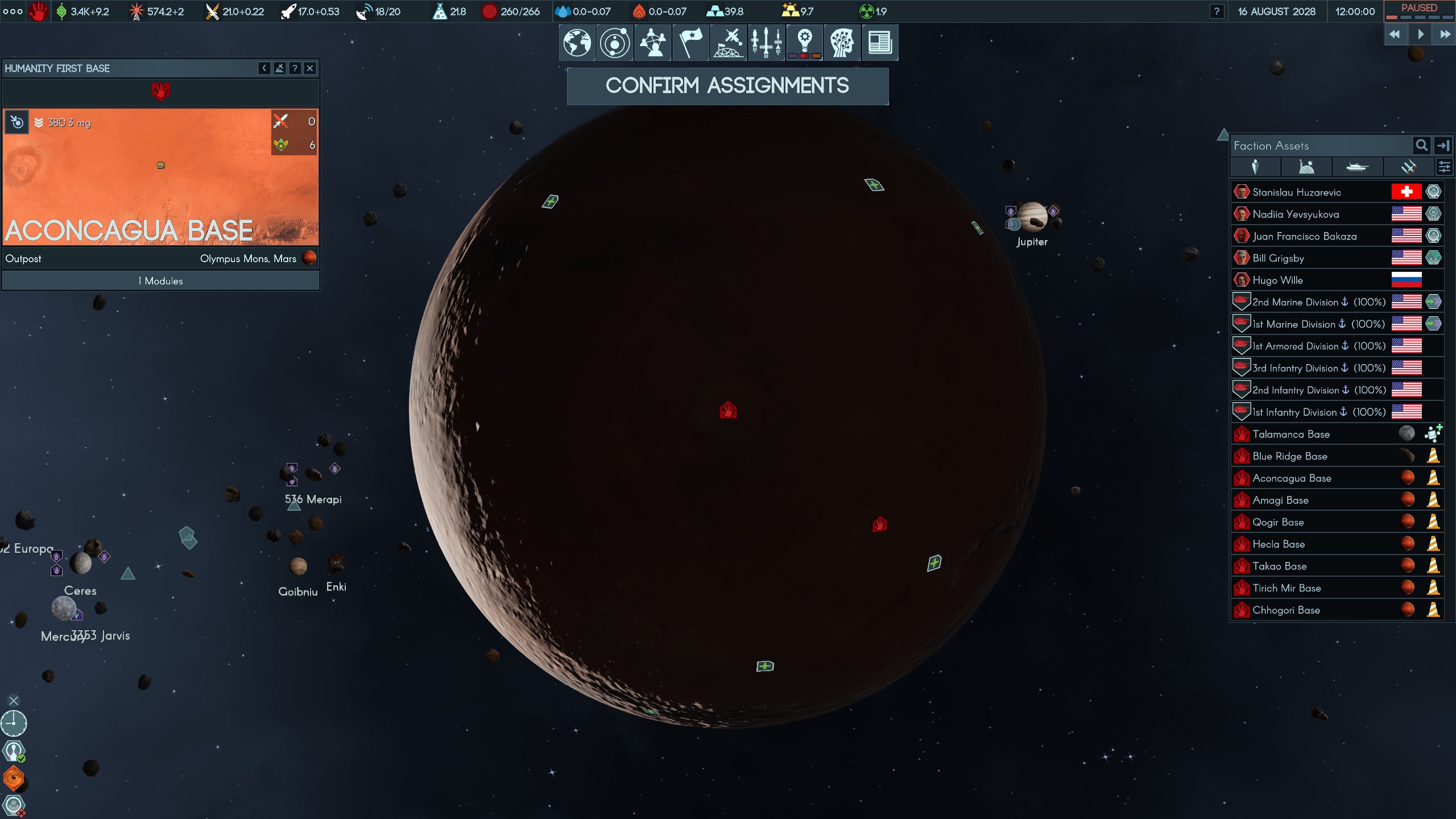Confirm the councilor assignments
This screenshot has height=819, width=1456.
[727, 86]
